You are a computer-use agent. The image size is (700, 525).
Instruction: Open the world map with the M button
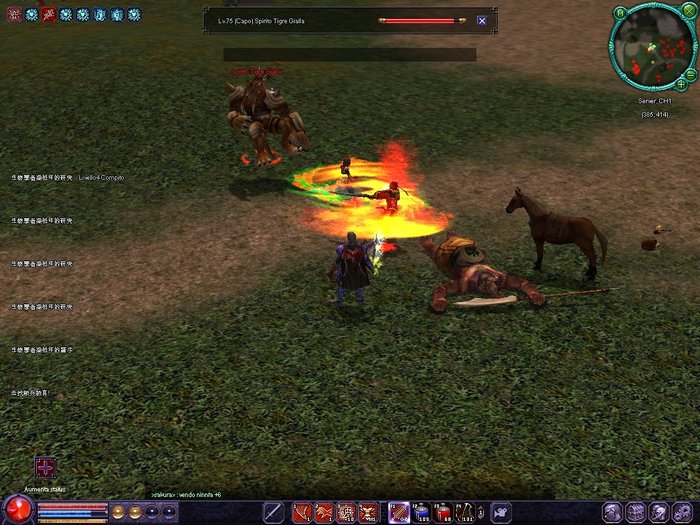(621, 13)
